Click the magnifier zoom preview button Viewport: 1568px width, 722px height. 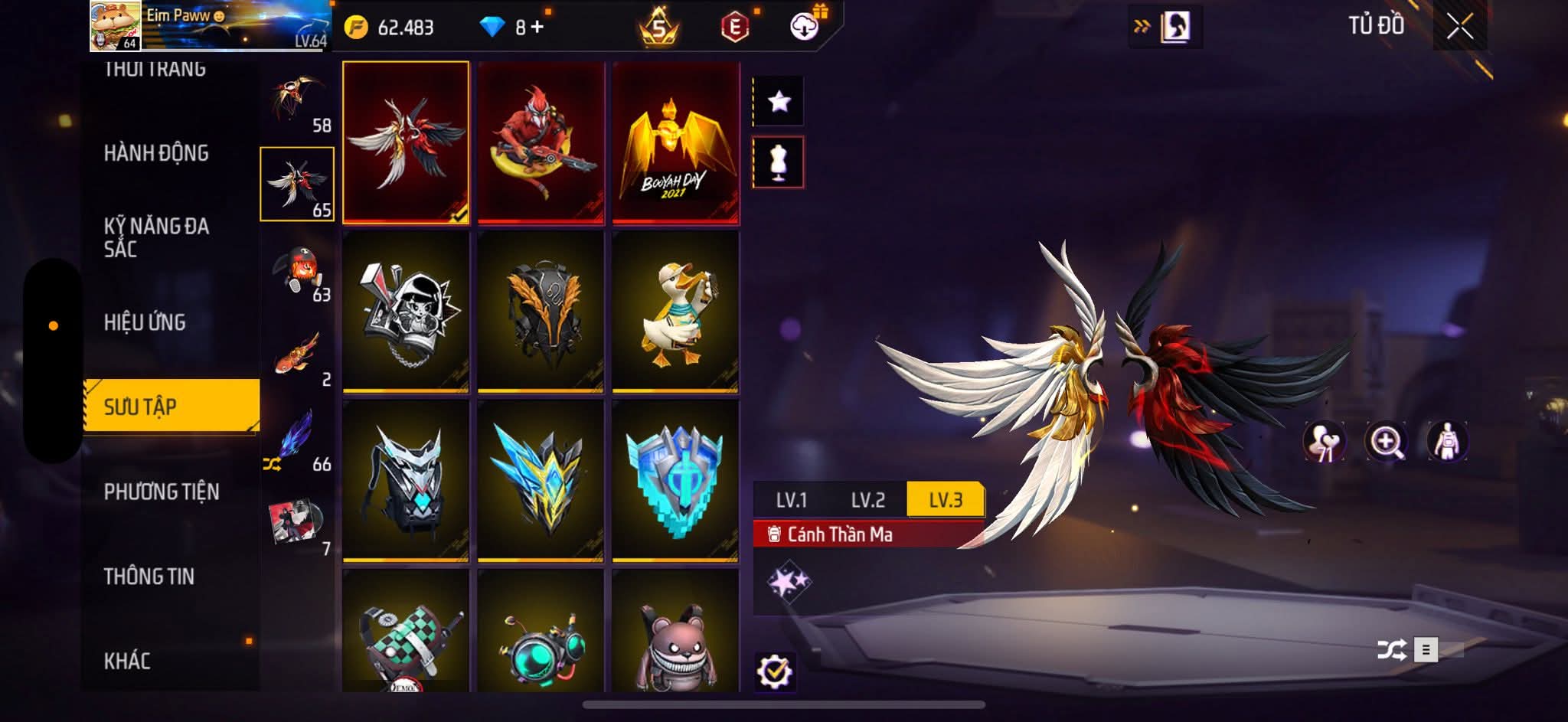1385,442
